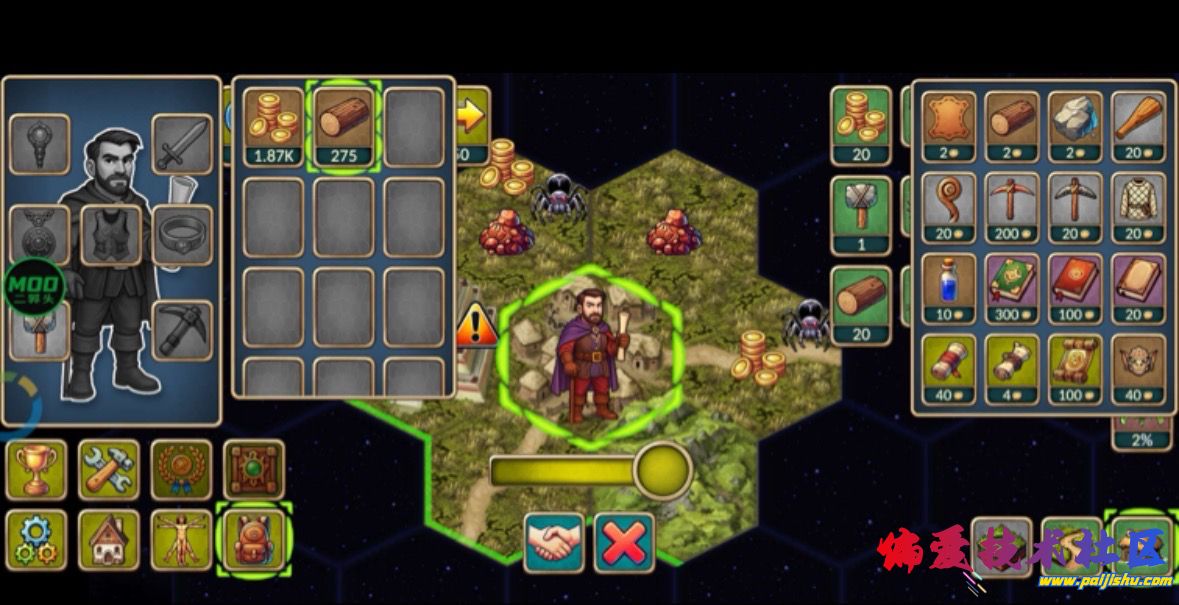Open the laurel medal badge button
The image size is (1179, 605).
point(181,469)
